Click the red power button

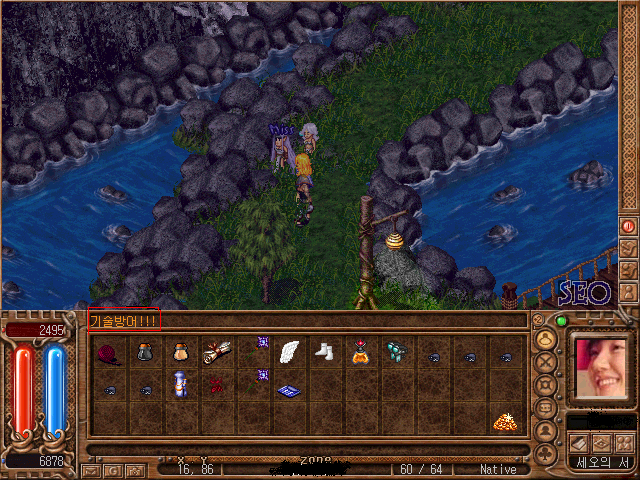629,227
